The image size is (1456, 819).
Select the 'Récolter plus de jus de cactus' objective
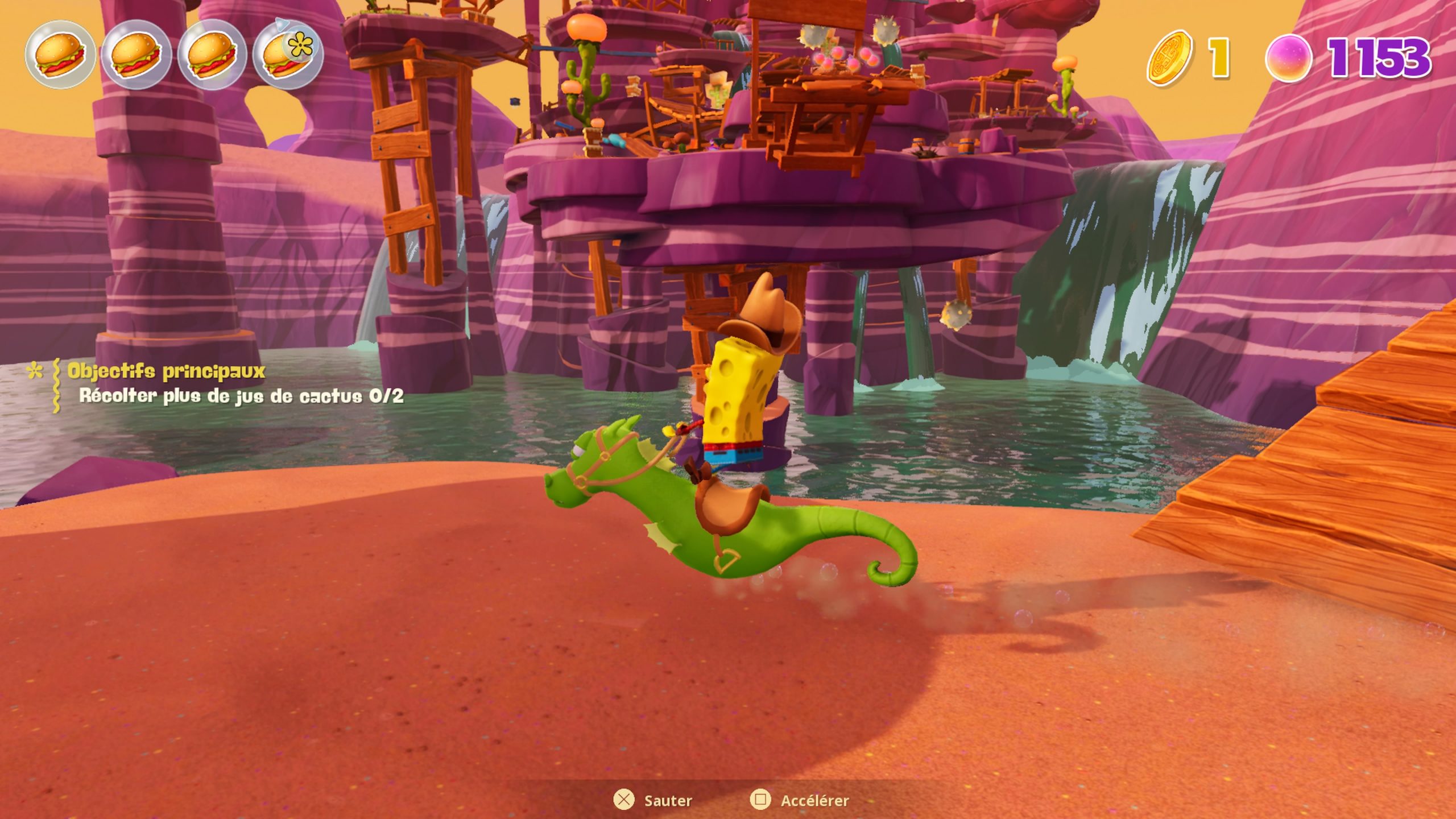pyautogui.click(x=241, y=396)
